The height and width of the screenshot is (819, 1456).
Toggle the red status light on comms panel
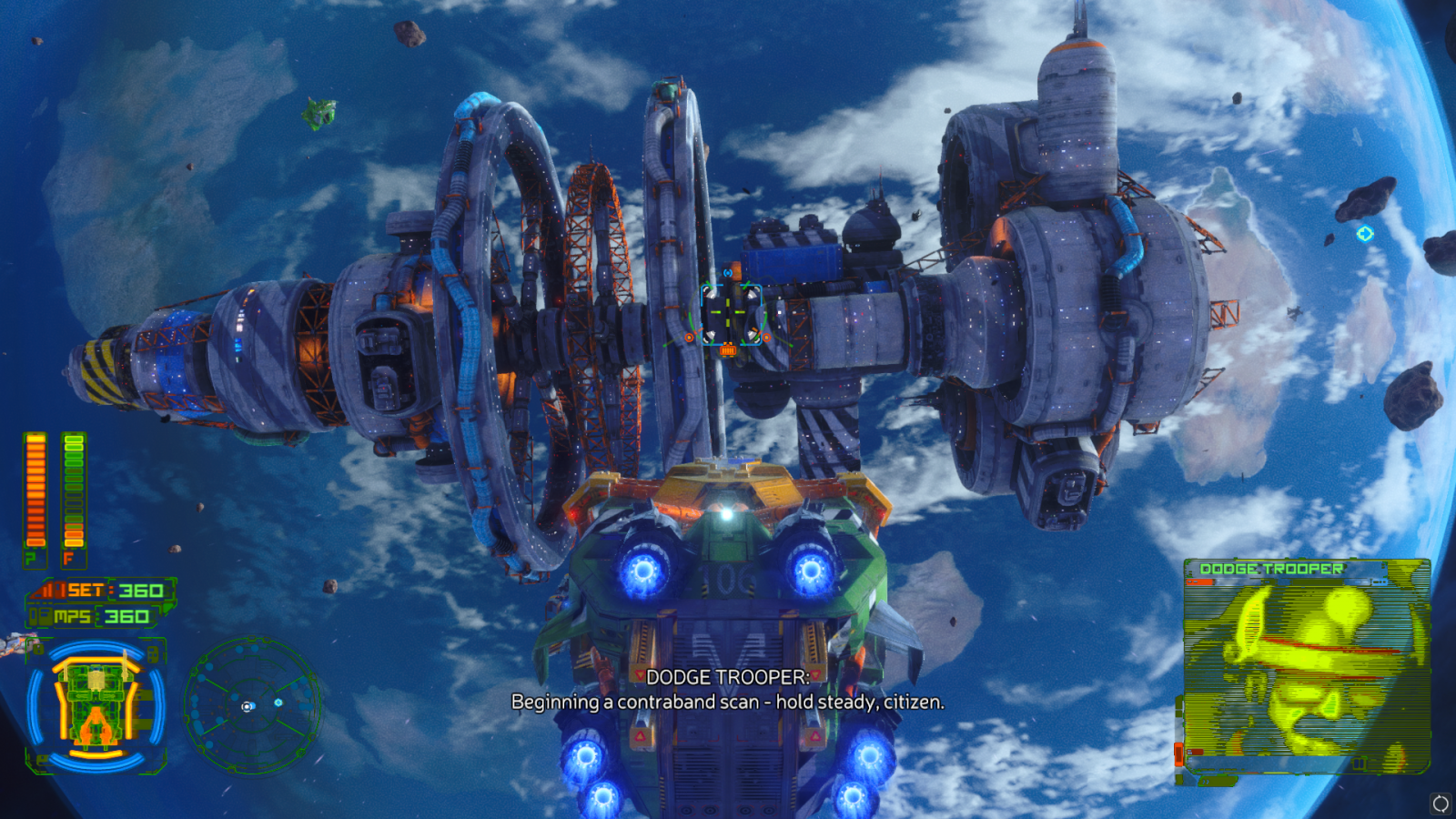click(x=1200, y=582)
